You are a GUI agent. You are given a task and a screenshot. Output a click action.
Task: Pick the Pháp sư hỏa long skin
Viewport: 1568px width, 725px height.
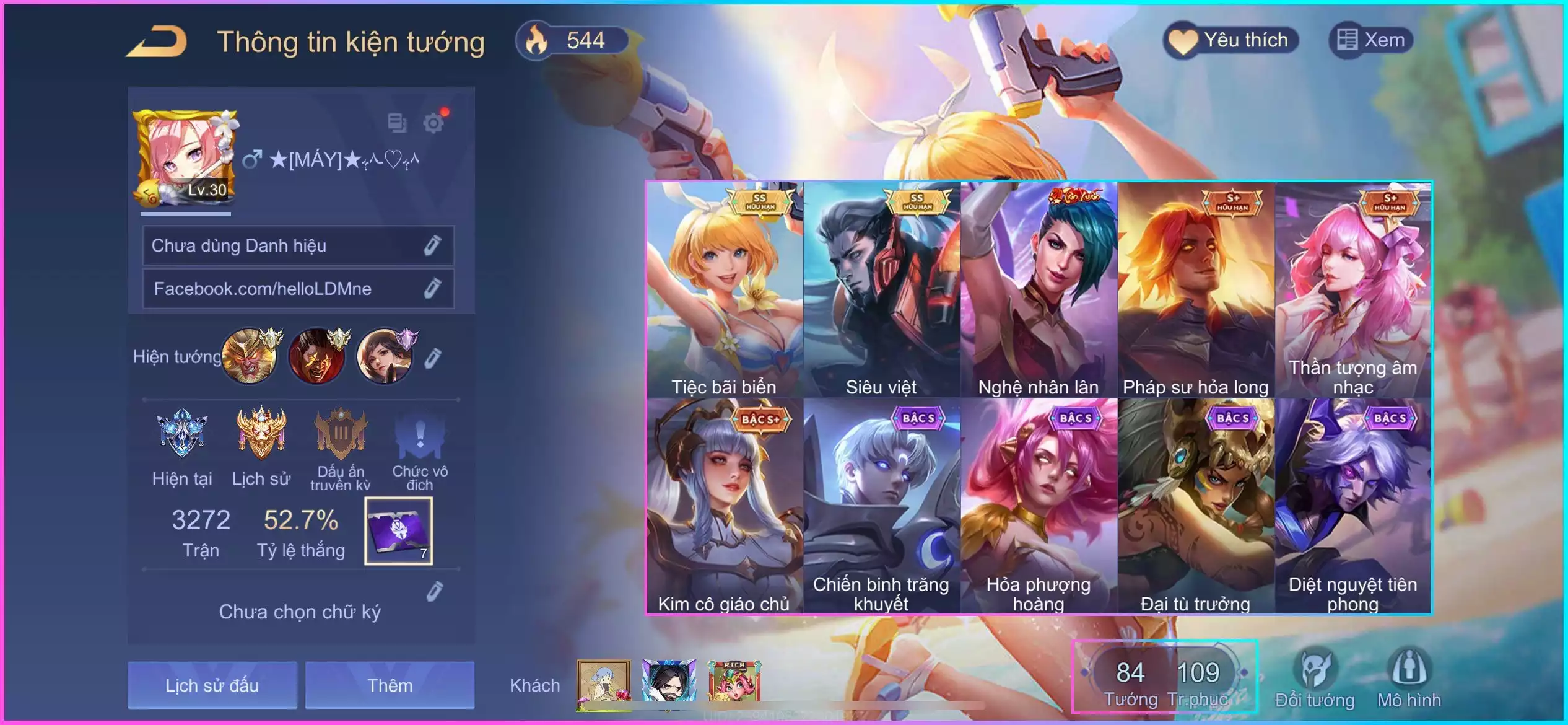[x=1196, y=290]
